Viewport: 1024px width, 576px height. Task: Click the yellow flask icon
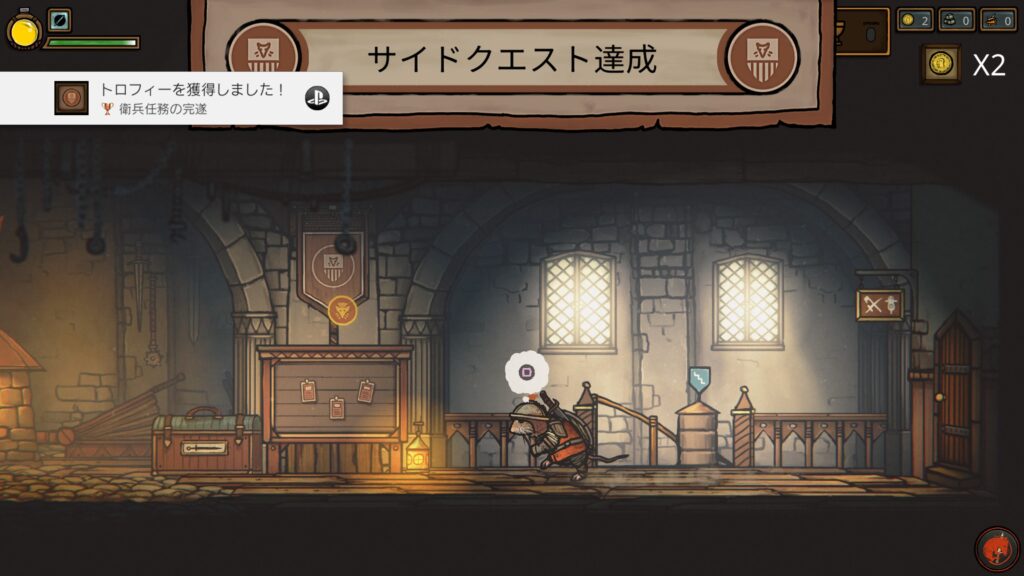(22, 31)
